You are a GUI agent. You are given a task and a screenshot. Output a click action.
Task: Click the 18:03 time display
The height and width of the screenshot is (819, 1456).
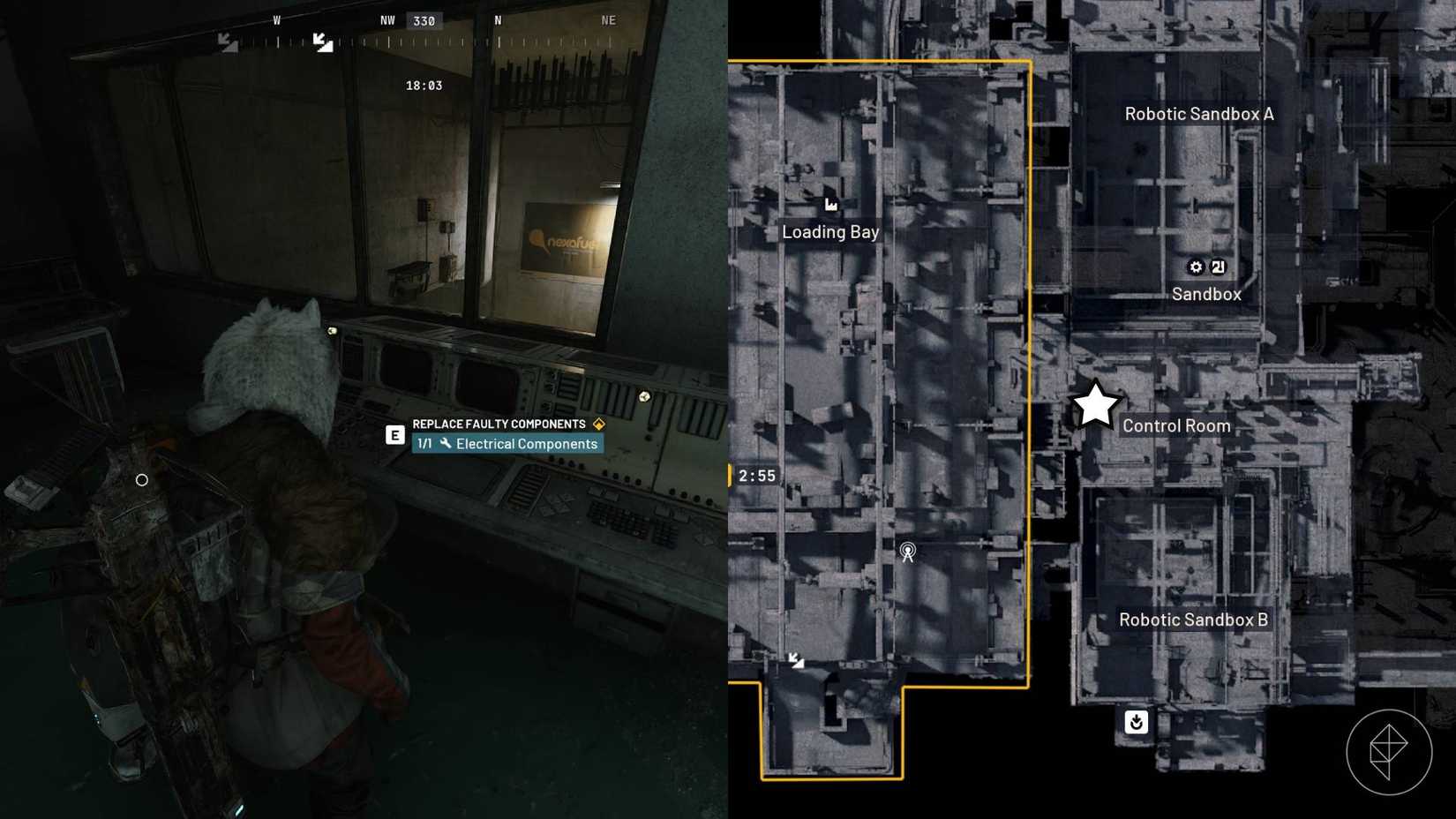422,84
